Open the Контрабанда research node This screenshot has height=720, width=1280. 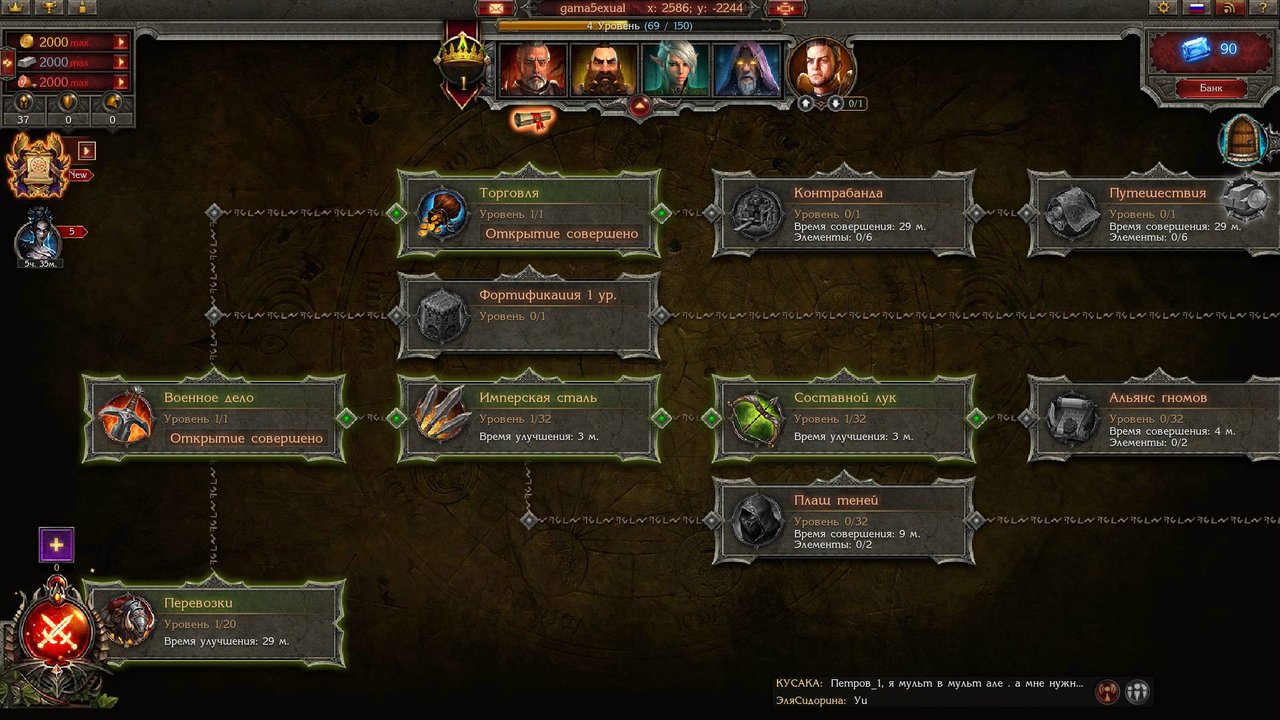pos(843,213)
